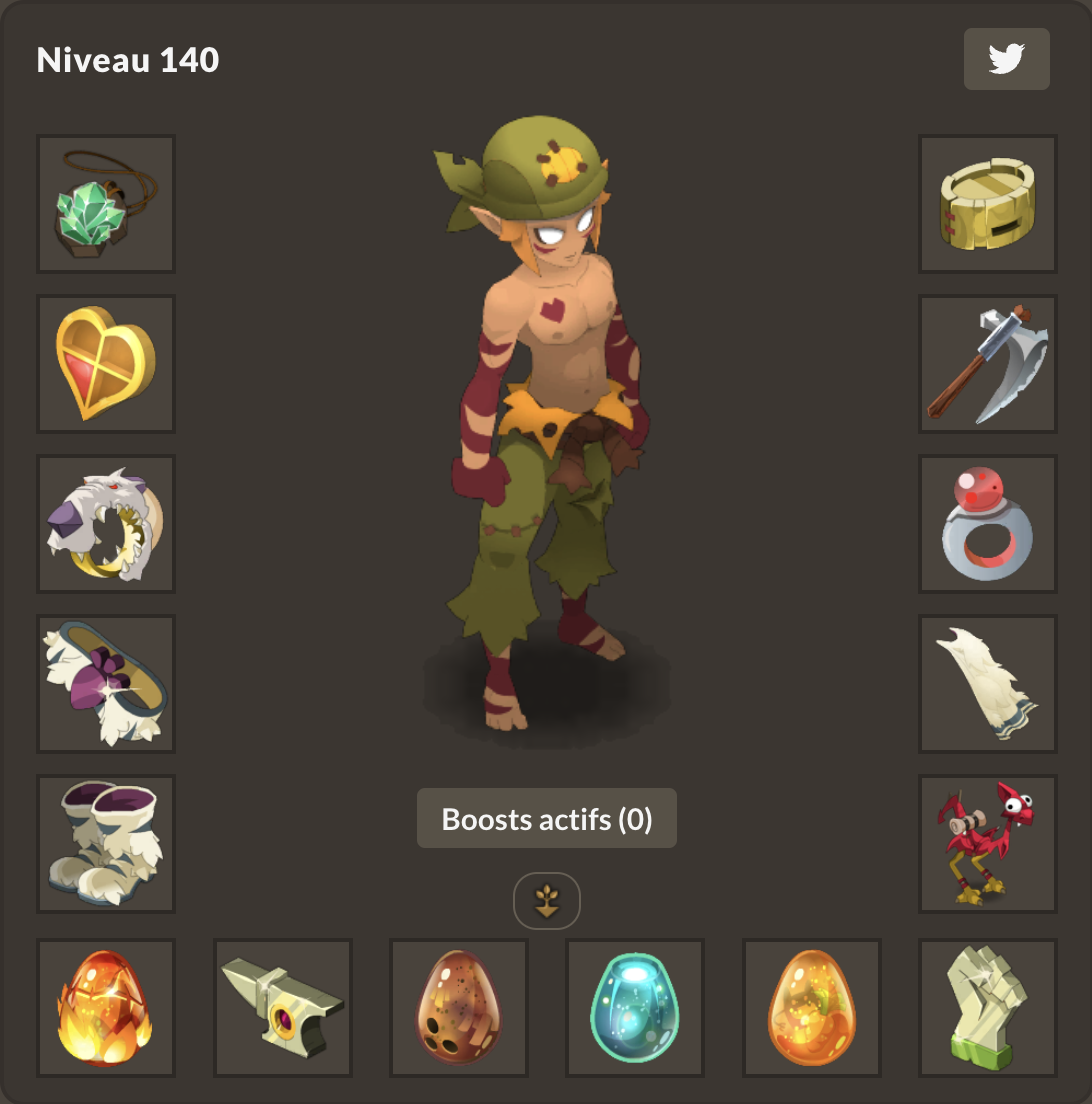Screen dimensions: 1092x1104
Task: Share the build via Twitter button
Action: 1006,59
